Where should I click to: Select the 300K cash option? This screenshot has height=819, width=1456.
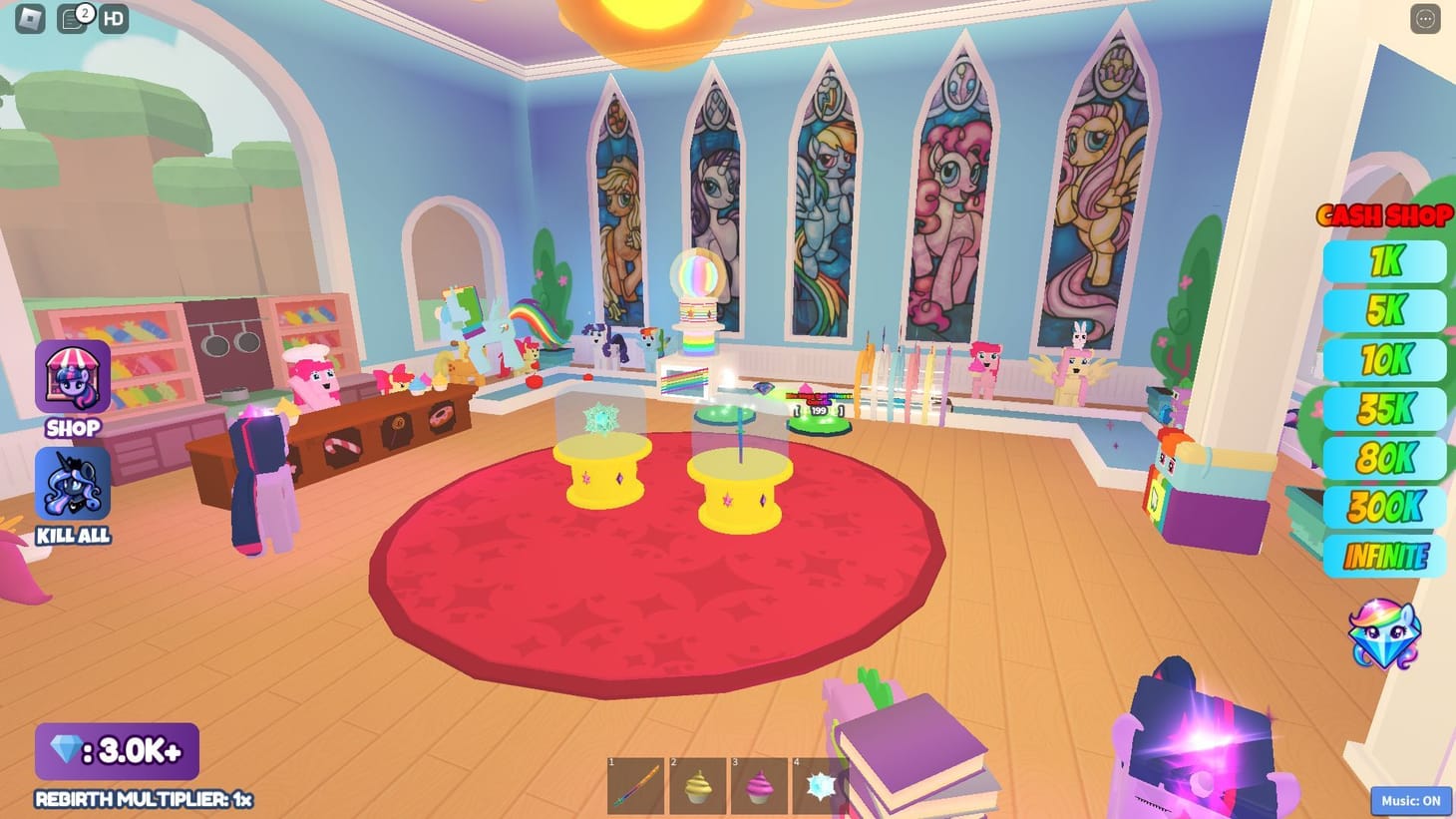point(1385,506)
